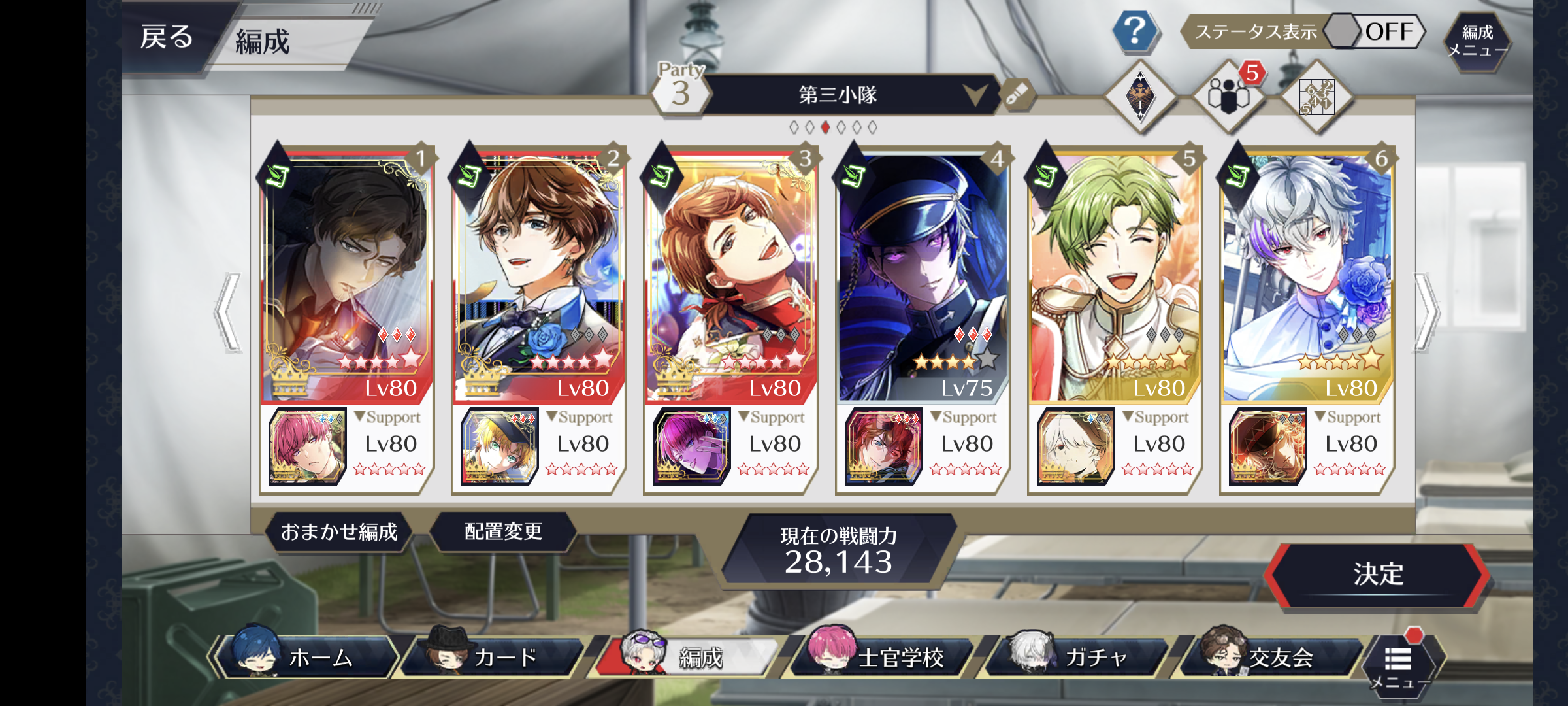The width and height of the screenshot is (1568, 706).
Task: Open the 交友会 tab
Action: pos(1271,658)
